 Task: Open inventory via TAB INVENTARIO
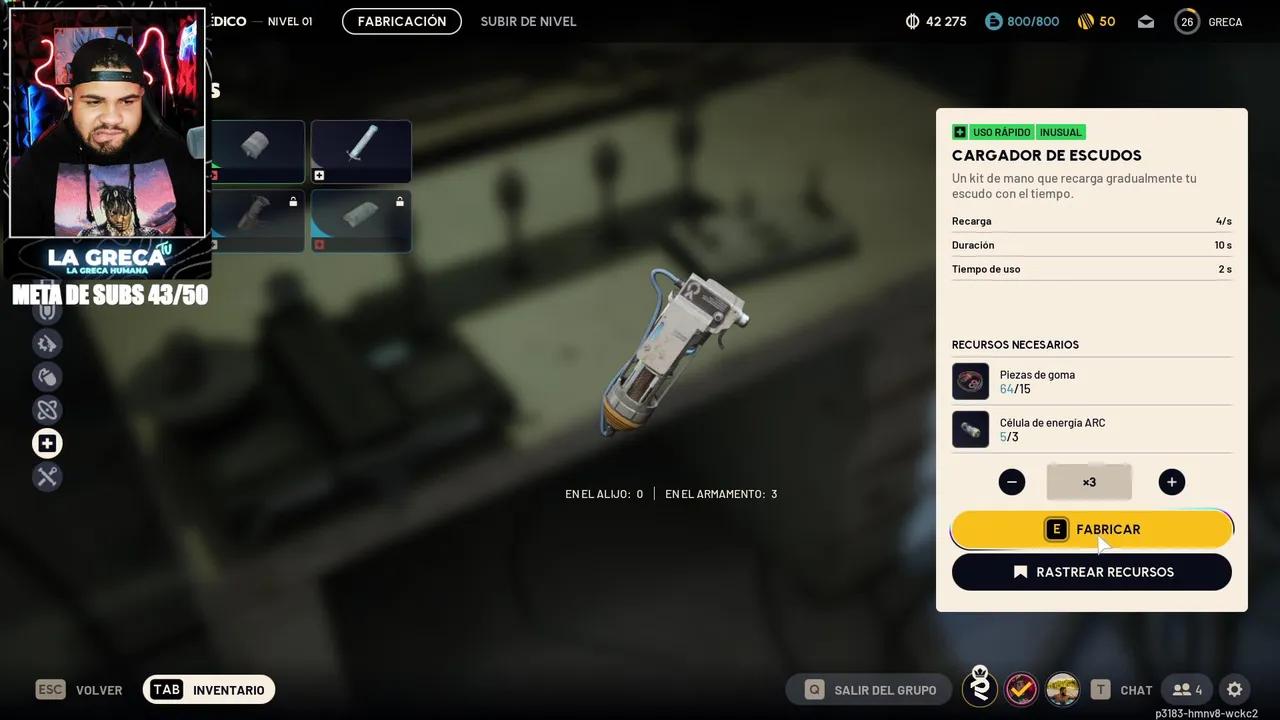[x=208, y=689]
